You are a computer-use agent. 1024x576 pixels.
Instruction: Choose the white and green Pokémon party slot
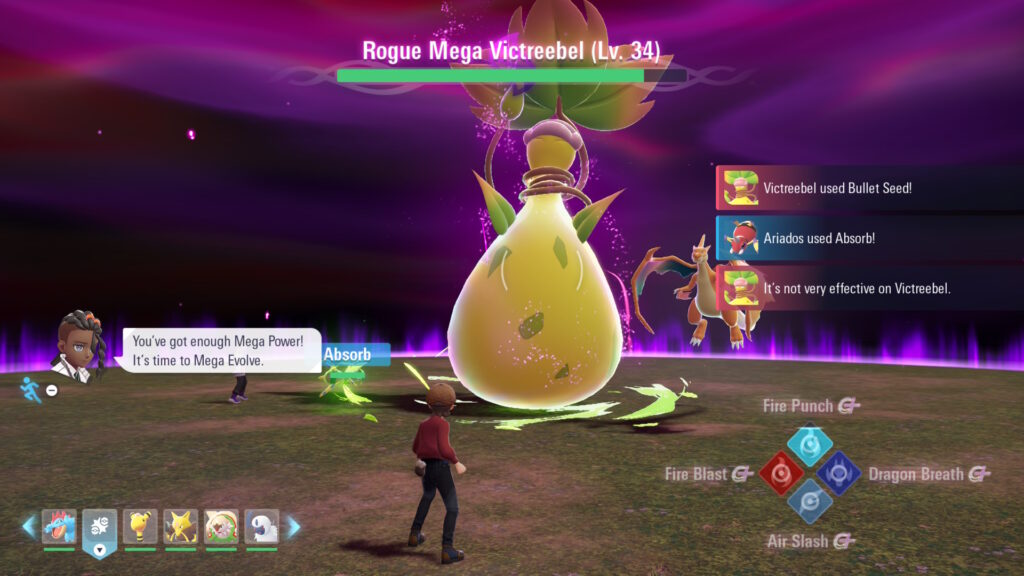[x=221, y=527]
